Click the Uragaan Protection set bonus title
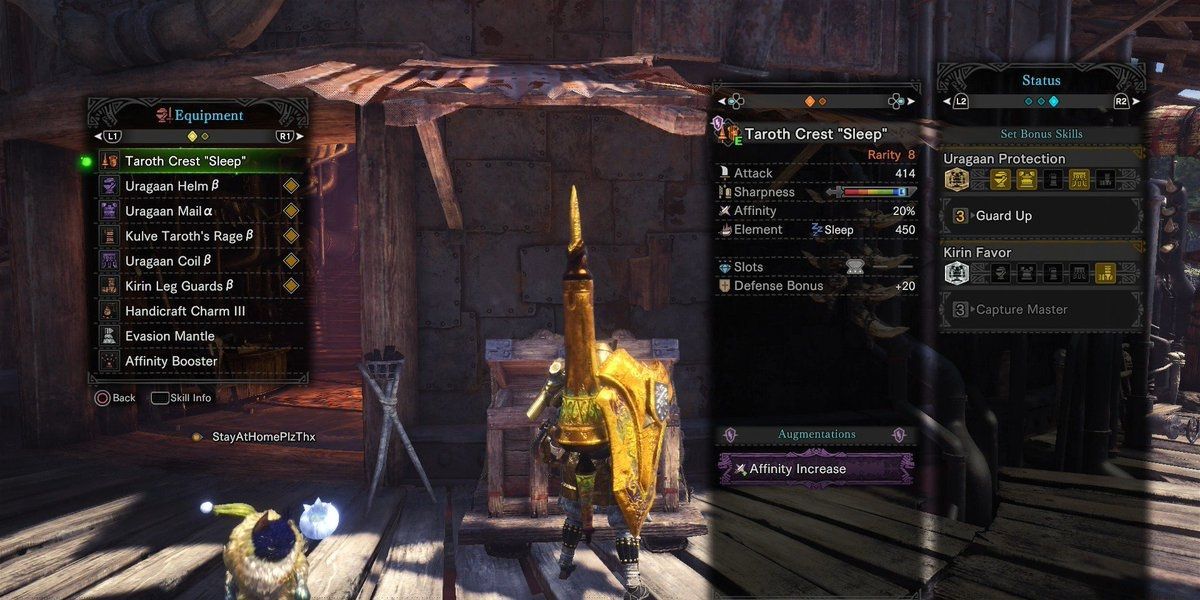This screenshot has width=1200, height=600. (x=1004, y=159)
